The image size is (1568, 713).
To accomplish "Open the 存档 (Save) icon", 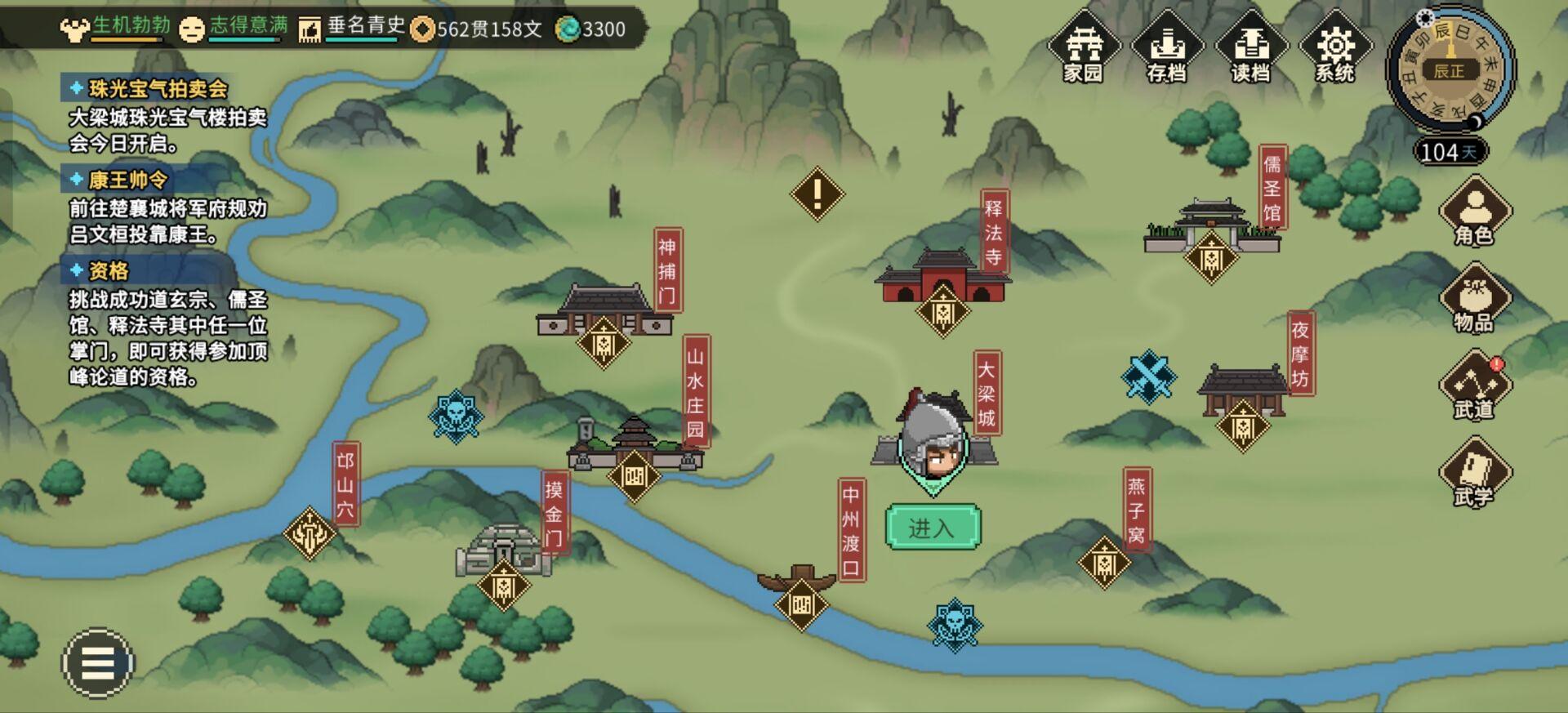I will pyautogui.click(x=1168, y=49).
